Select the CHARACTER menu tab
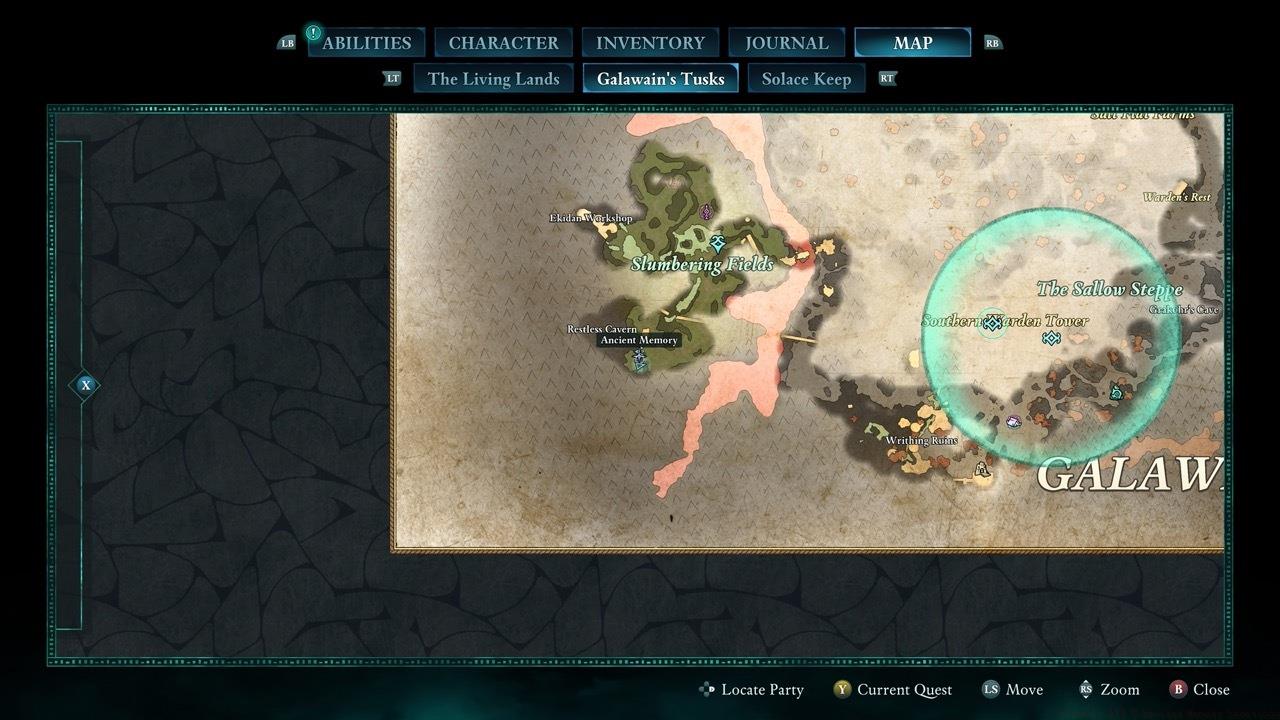1280x720 pixels. (x=503, y=42)
